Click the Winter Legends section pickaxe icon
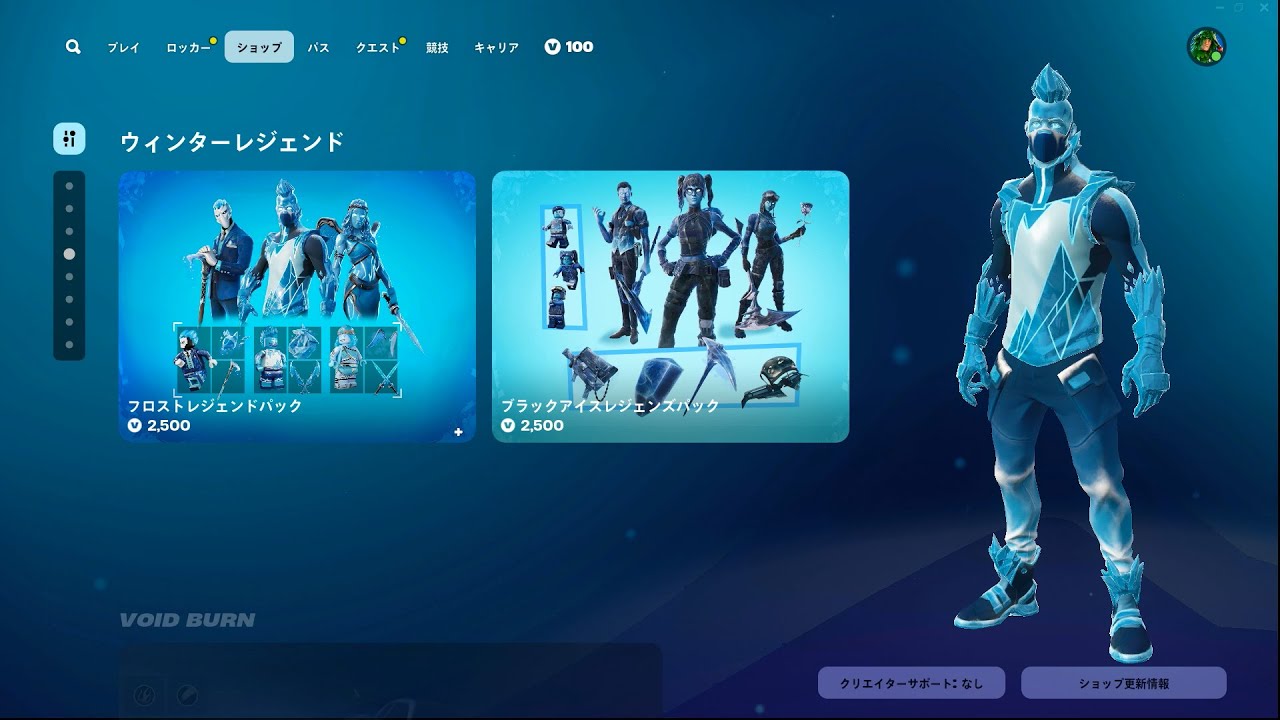Screen dimensions: 1280x720 (x=68, y=138)
